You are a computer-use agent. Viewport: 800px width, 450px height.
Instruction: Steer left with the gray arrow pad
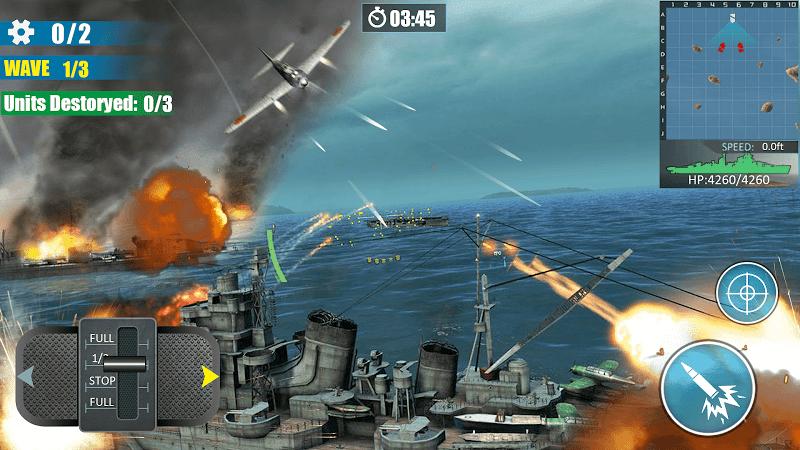point(27,377)
